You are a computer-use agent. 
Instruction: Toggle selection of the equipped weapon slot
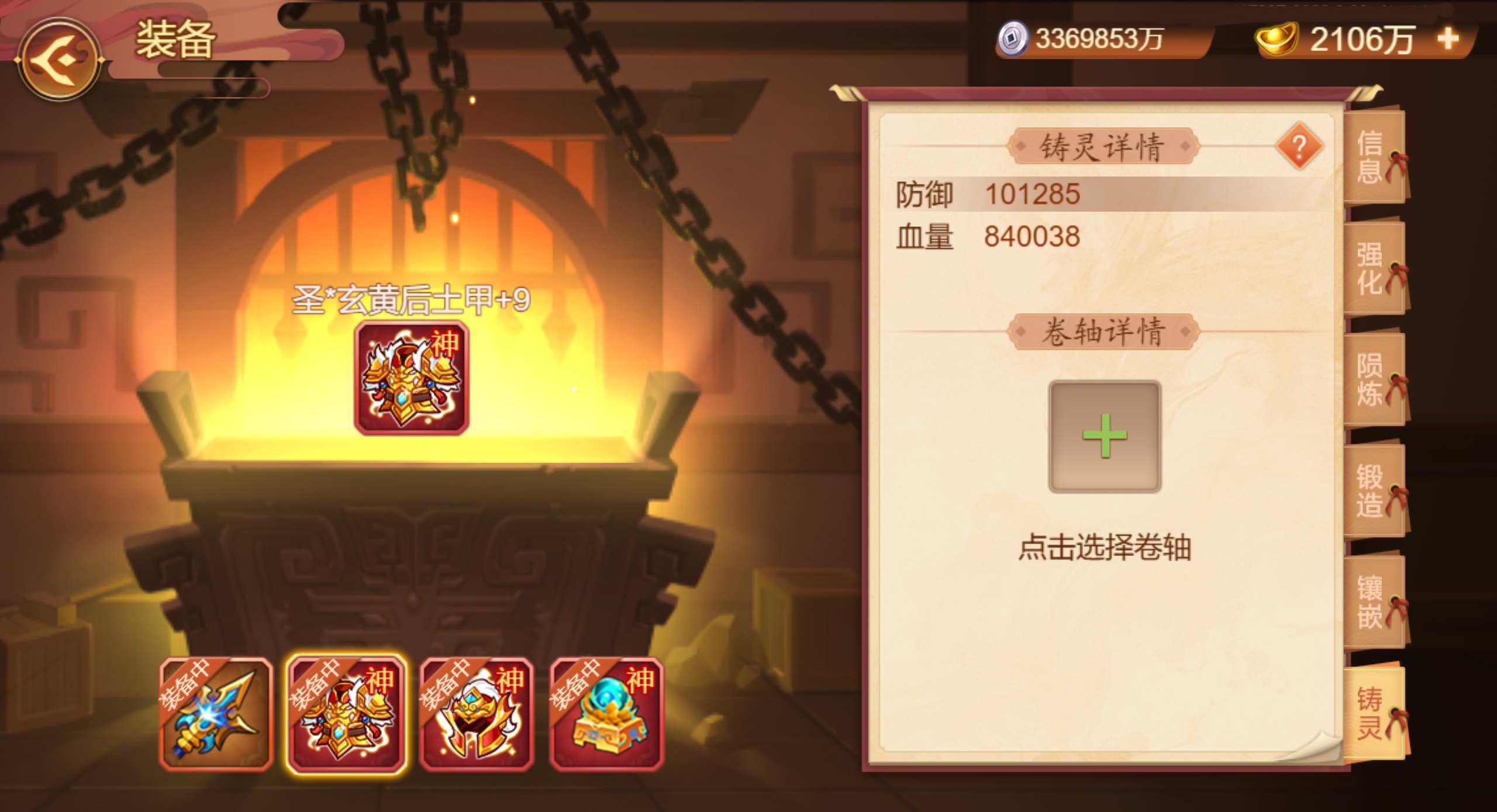pyautogui.click(x=218, y=714)
